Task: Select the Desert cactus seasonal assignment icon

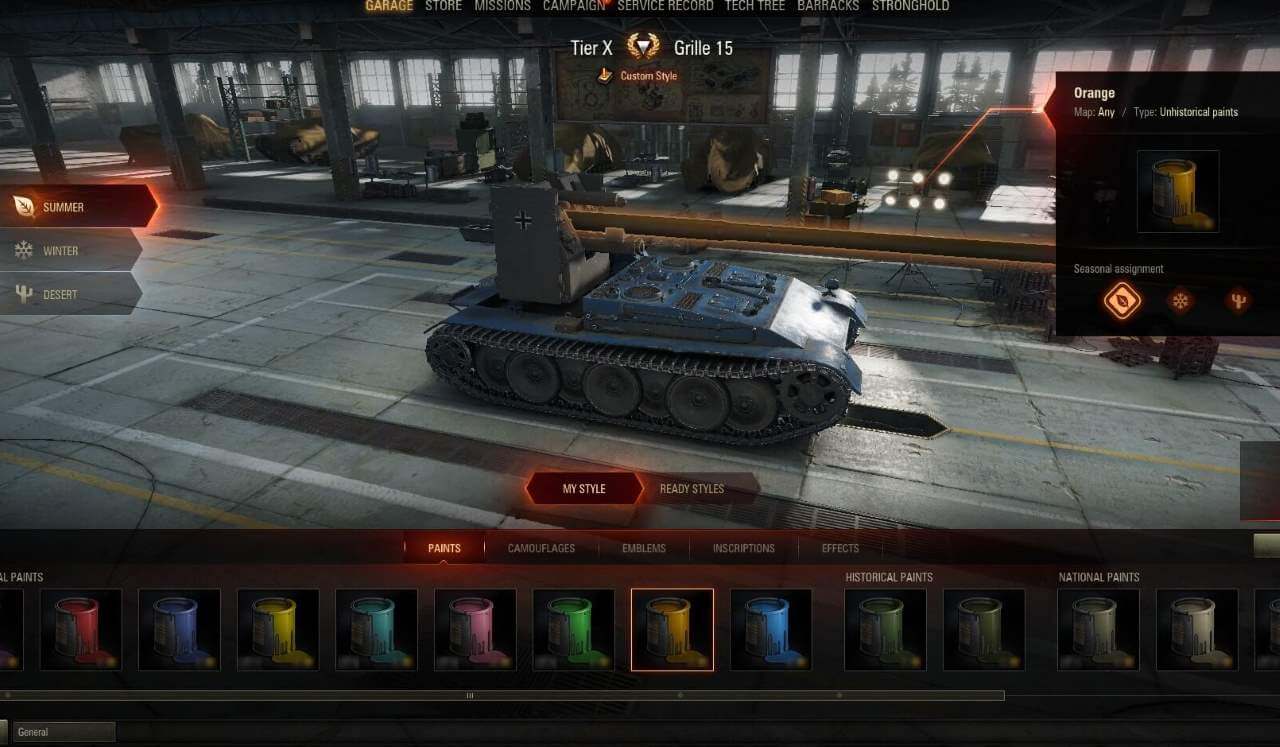Action: pyautogui.click(x=1237, y=300)
